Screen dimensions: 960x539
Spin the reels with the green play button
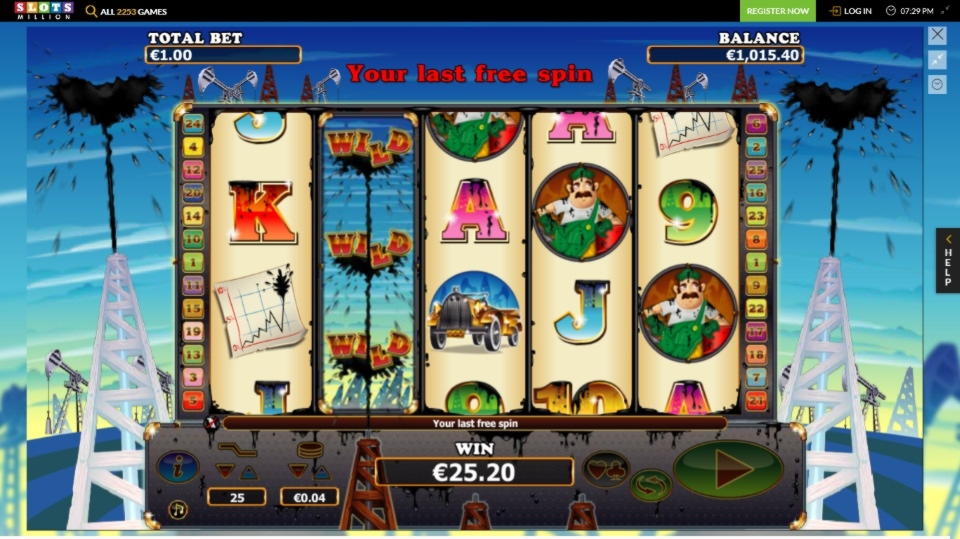[728, 468]
